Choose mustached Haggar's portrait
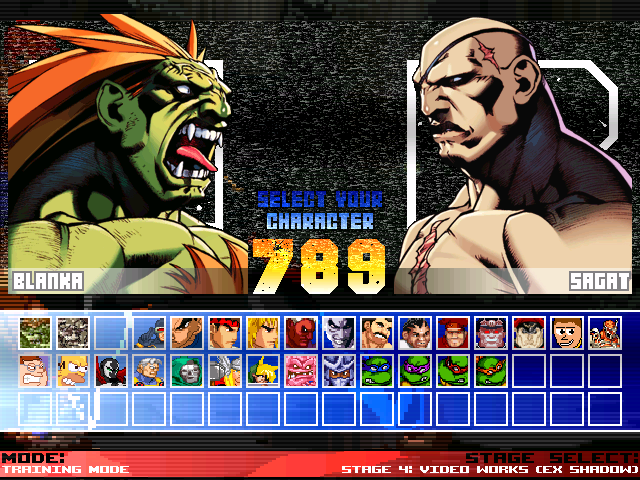This screenshot has width=640, height=480. click(377, 332)
